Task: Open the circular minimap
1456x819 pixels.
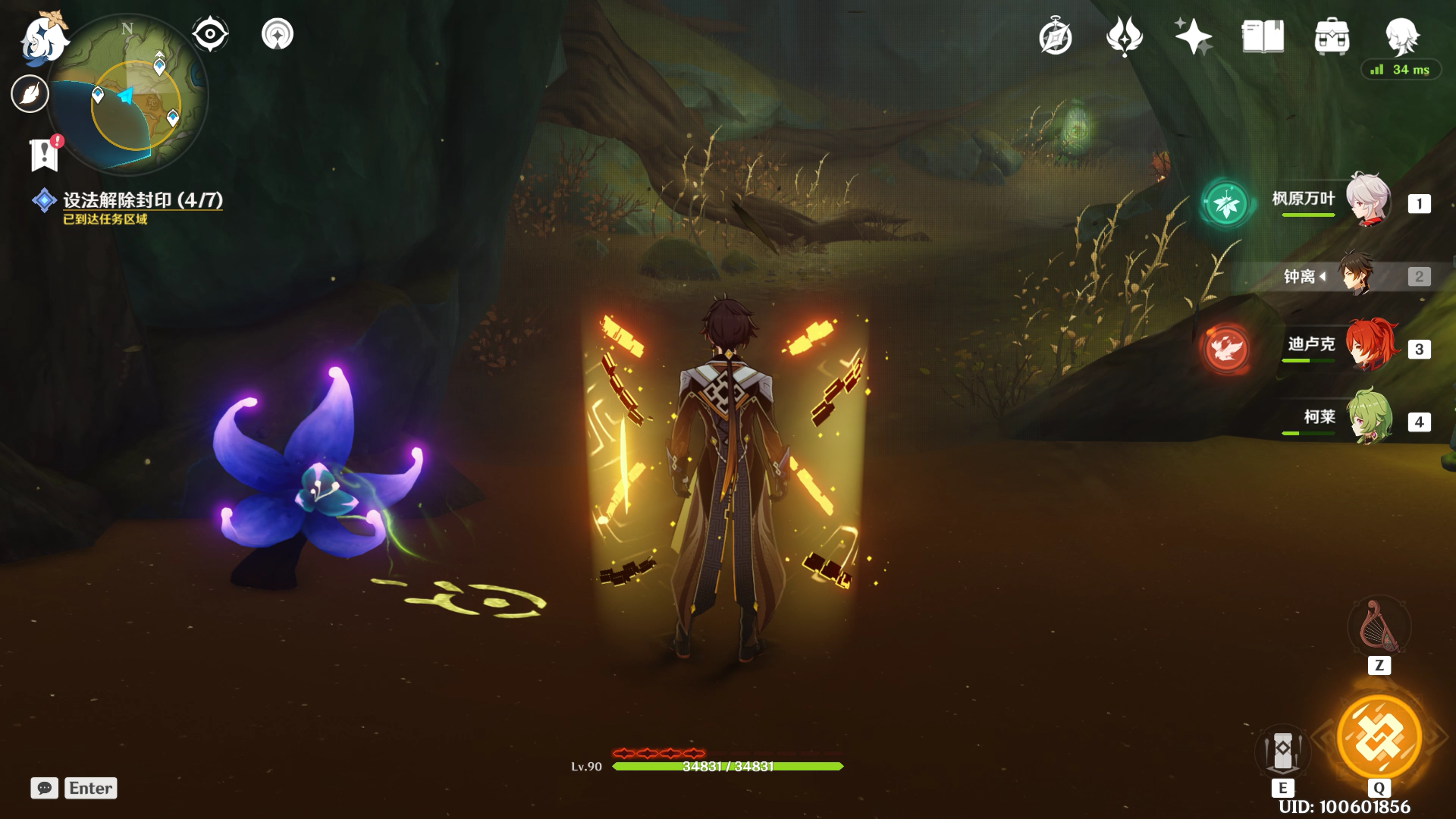Action: pyautogui.click(x=129, y=95)
